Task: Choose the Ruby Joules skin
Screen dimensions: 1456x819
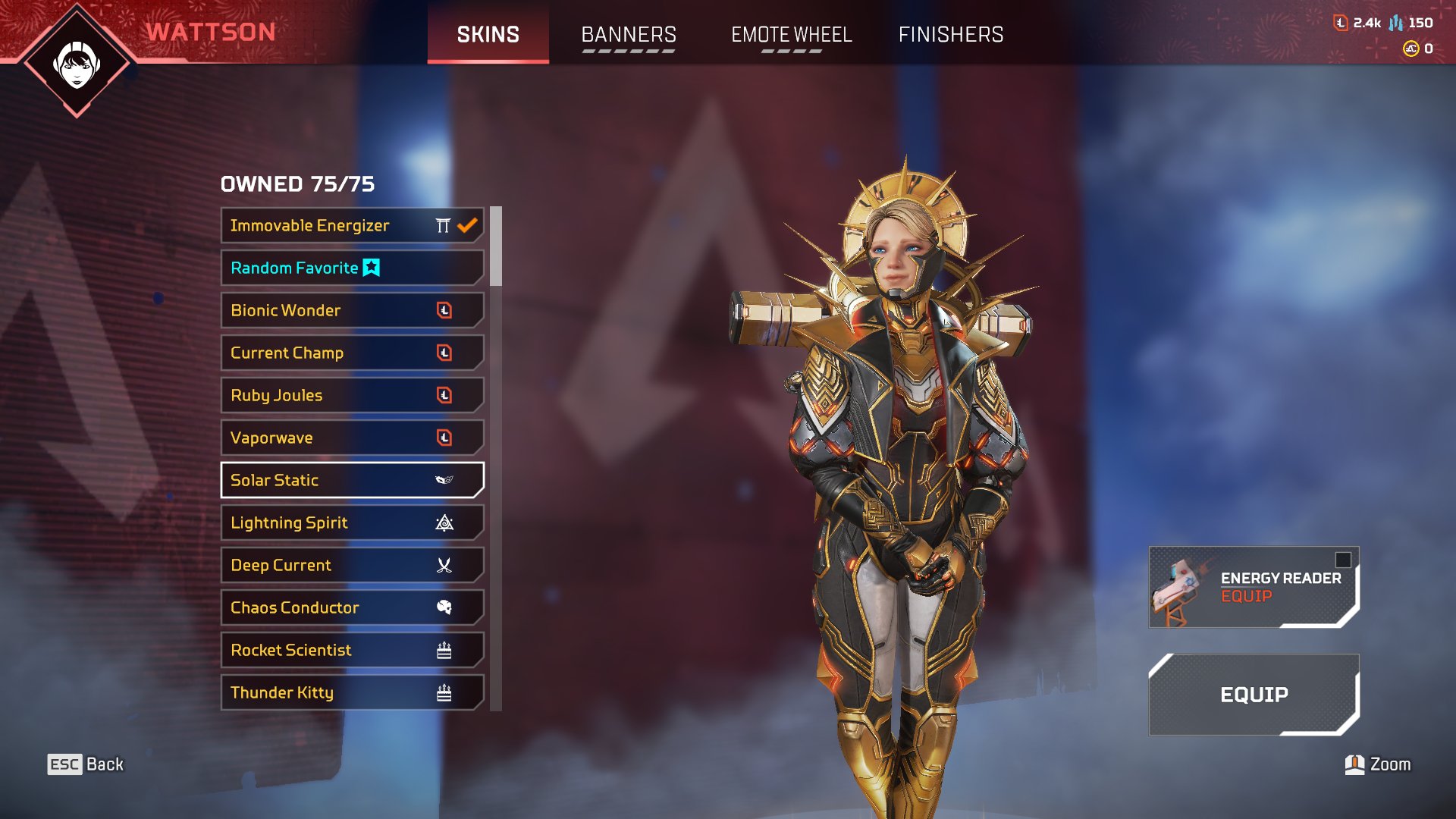Action: [x=352, y=395]
